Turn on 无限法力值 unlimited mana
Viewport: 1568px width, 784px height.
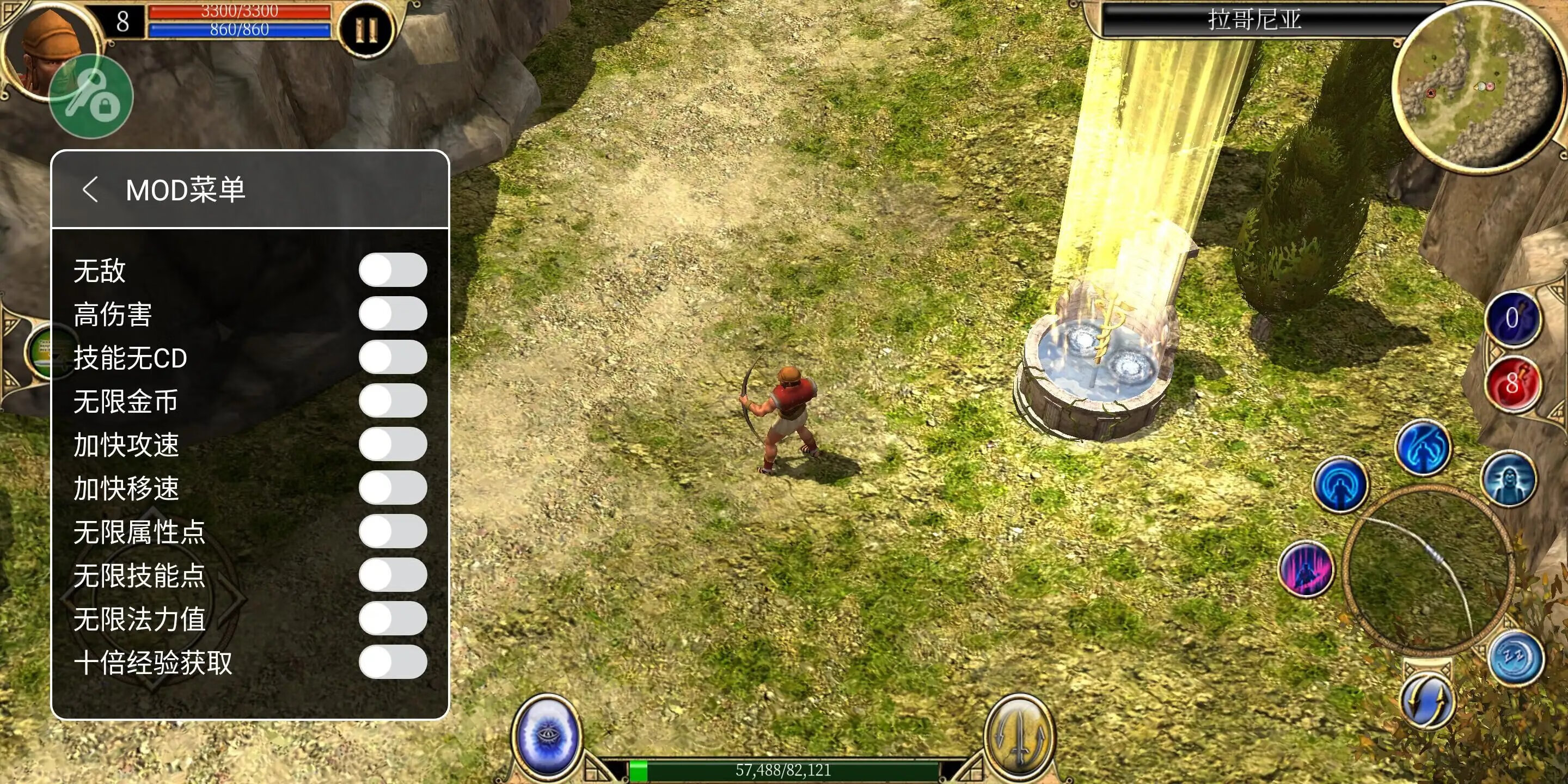393,618
